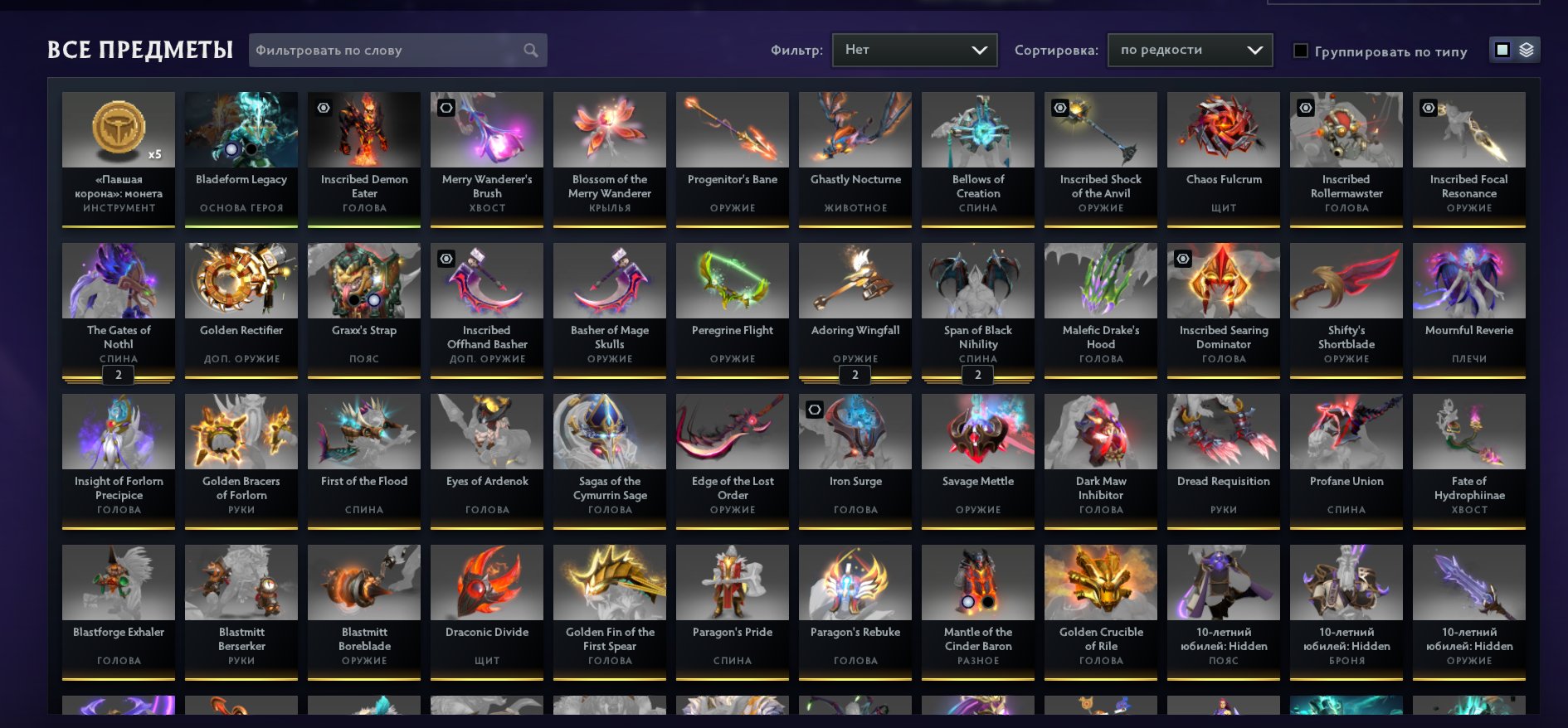Expand the chevron on the sort selector

click(1253, 50)
